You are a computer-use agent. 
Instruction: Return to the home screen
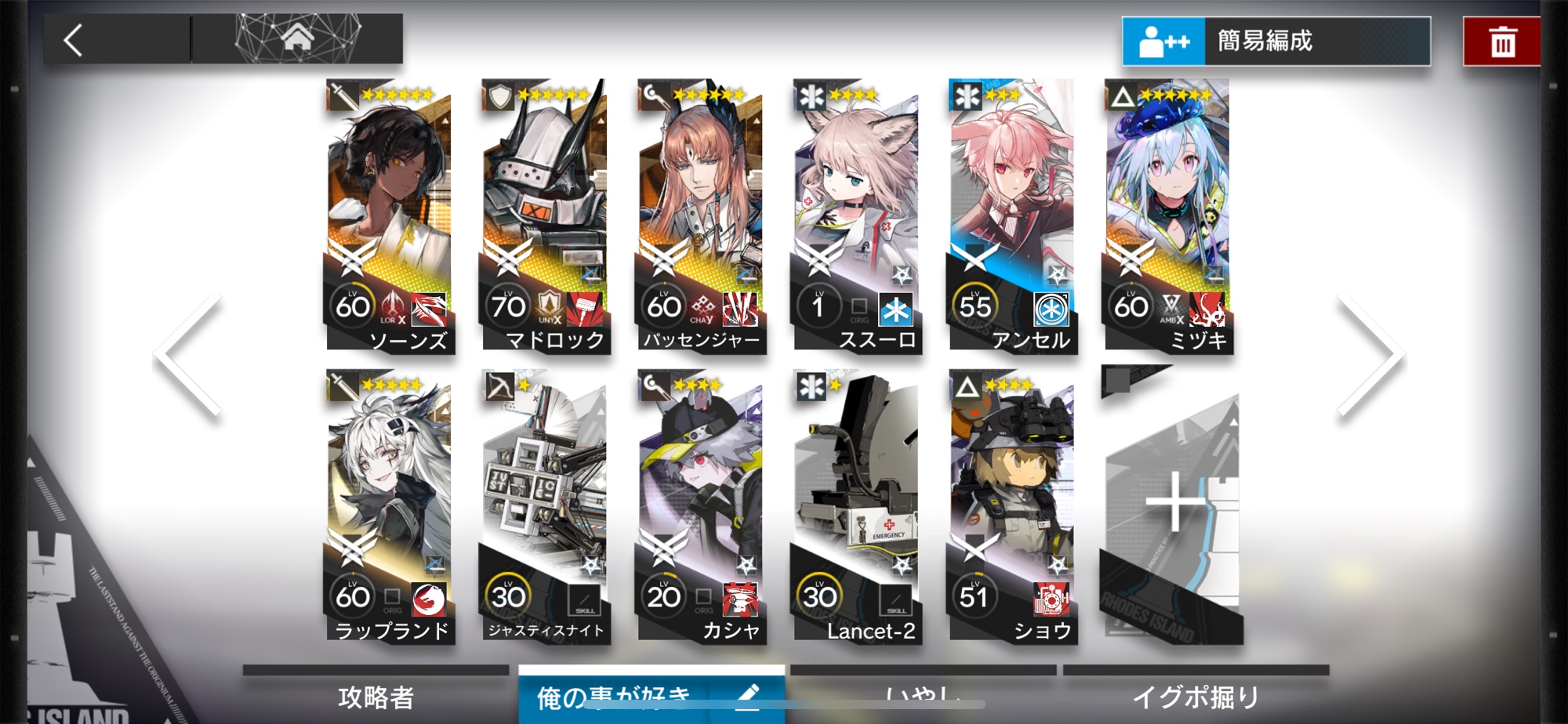[x=297, y=38]
